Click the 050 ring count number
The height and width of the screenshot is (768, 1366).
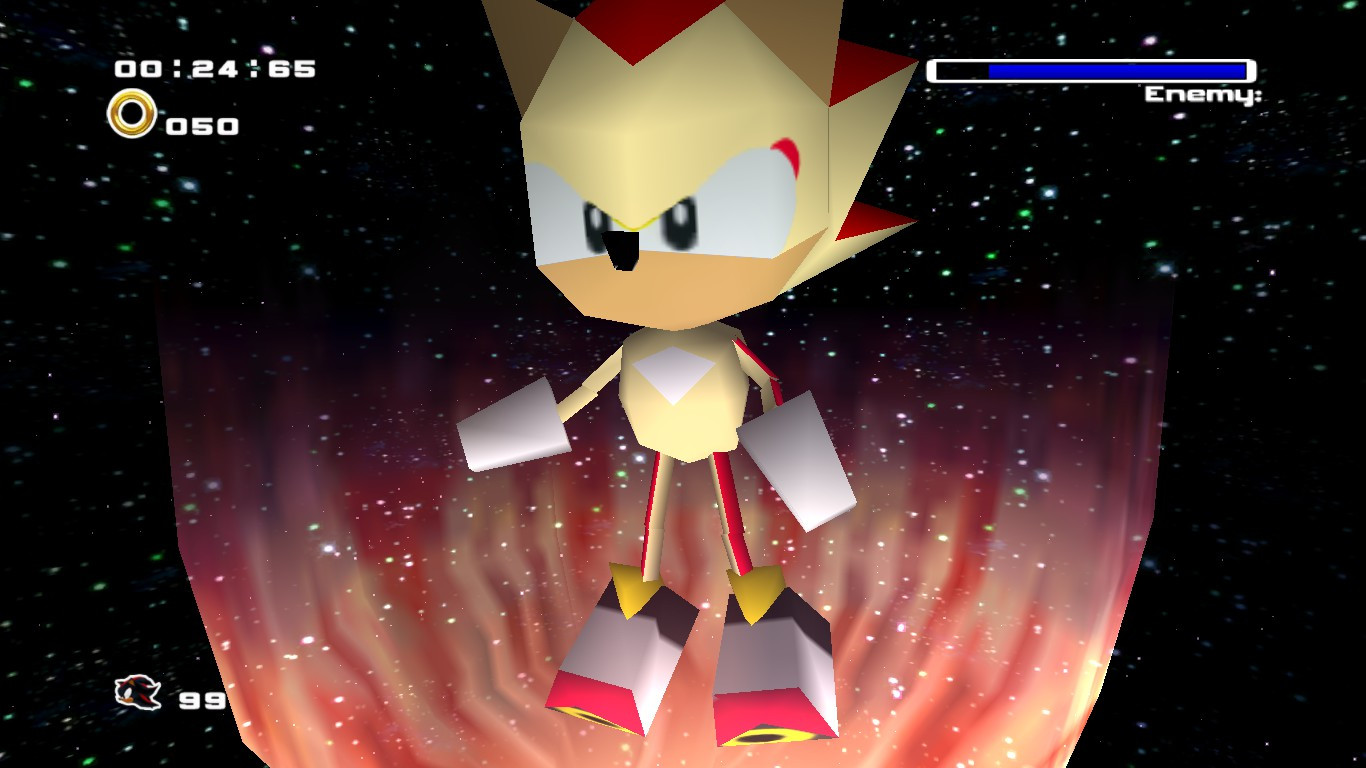[x=200, y=125]
